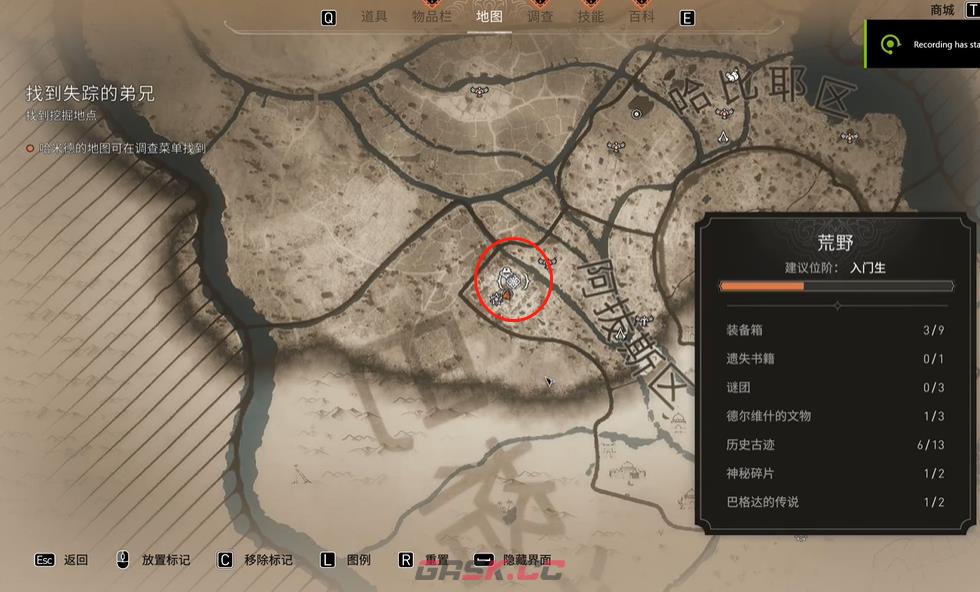Click the 历史古迹 row in region panel
The image size is (980, 592).
pyautogui.click(x=835, y=445)
